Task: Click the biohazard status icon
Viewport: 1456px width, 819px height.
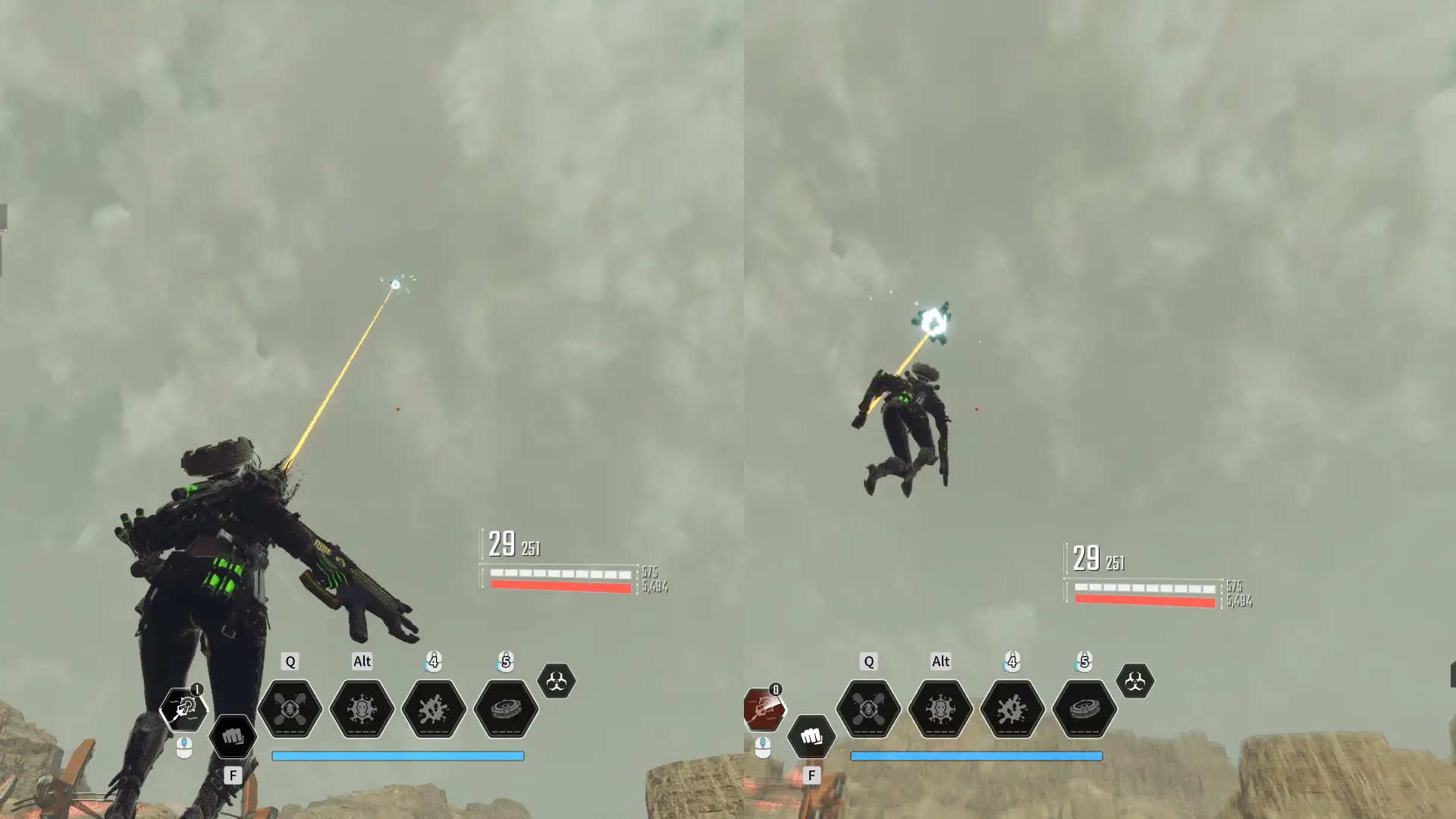Action: (x=557, y=680)
